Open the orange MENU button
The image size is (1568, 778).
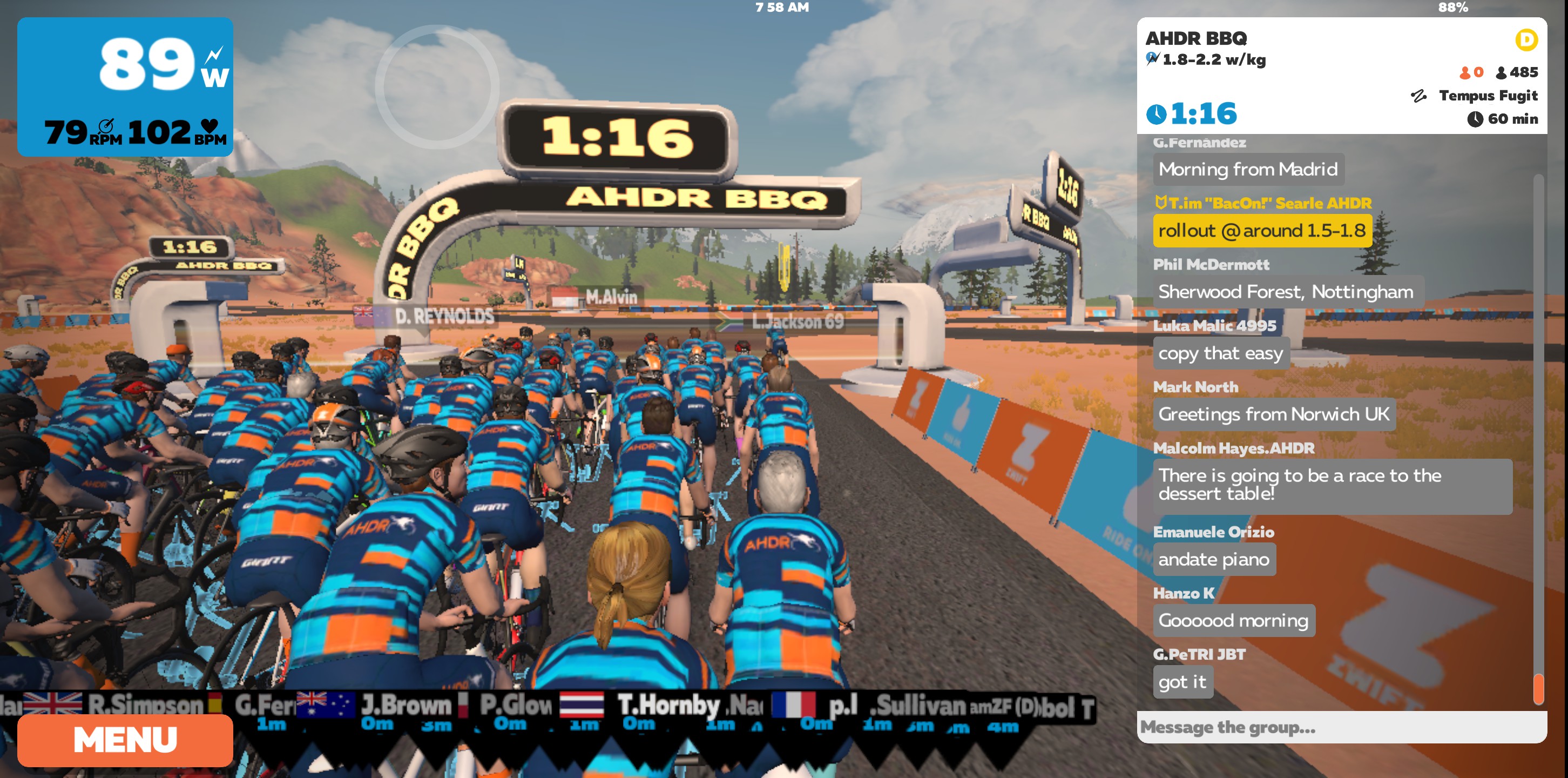click(x=125, y=740)
